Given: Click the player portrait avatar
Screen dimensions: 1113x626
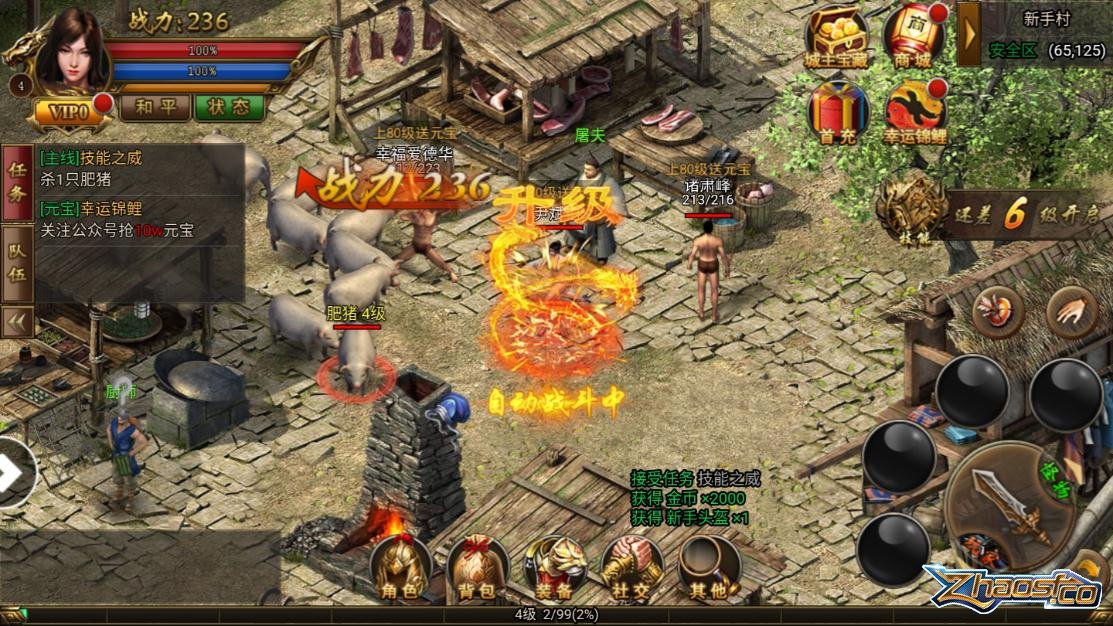Looking at the screenshot, I should coord(70,50).
